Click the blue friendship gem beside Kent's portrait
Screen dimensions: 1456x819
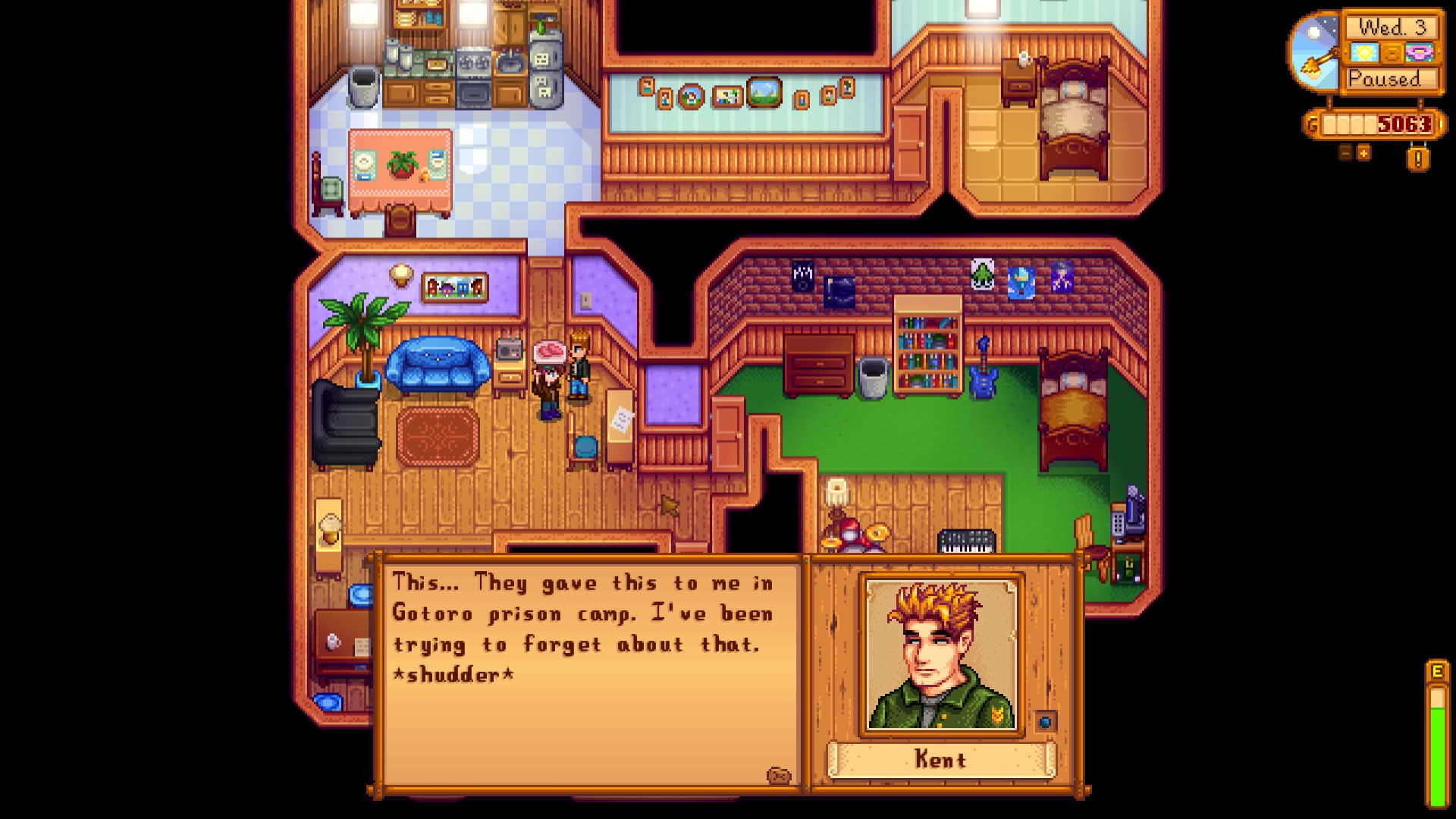[x=1045, y=722]
